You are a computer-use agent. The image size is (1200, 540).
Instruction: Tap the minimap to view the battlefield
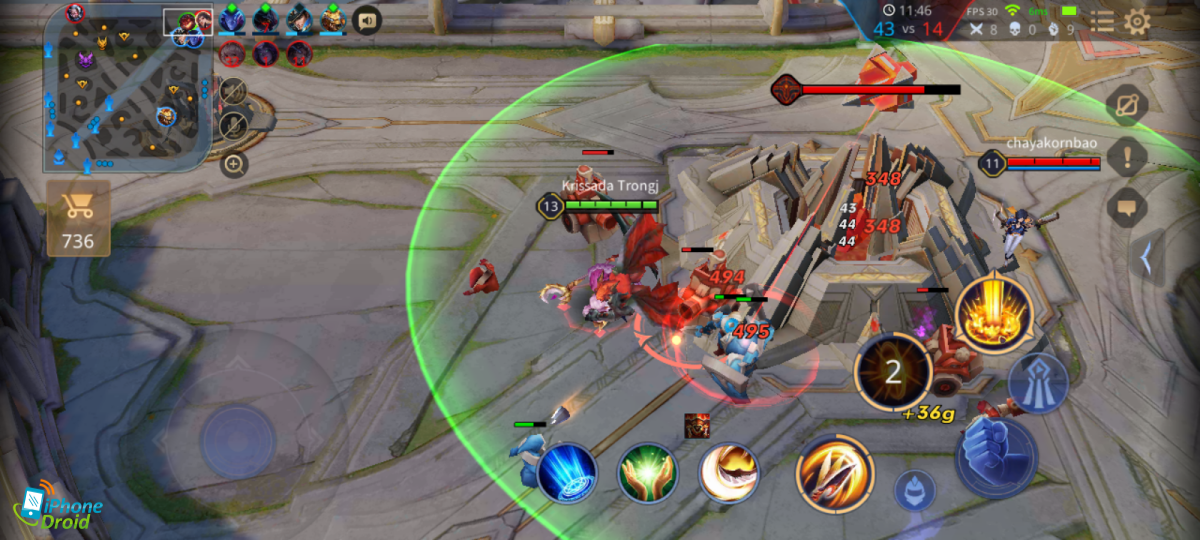pyautogui.click(x=127, y=86)
